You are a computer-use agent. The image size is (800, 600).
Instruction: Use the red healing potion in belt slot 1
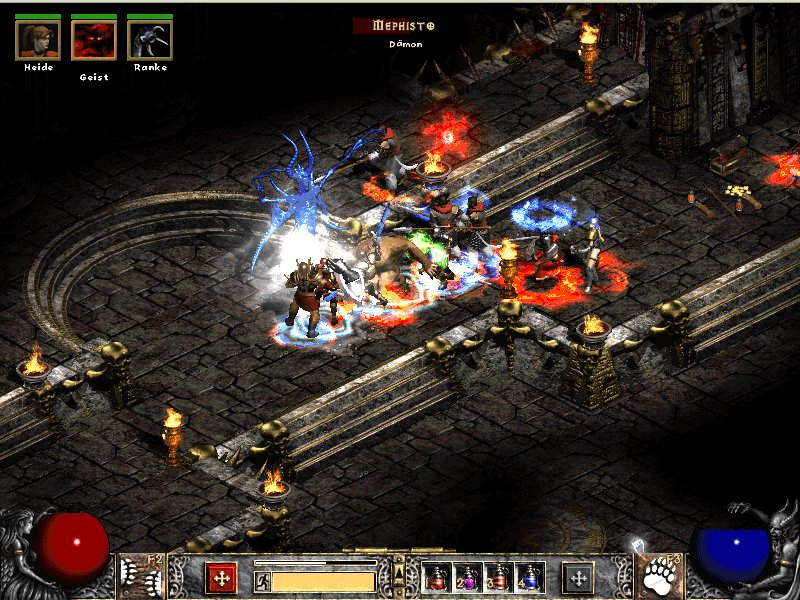coord(437,578)
